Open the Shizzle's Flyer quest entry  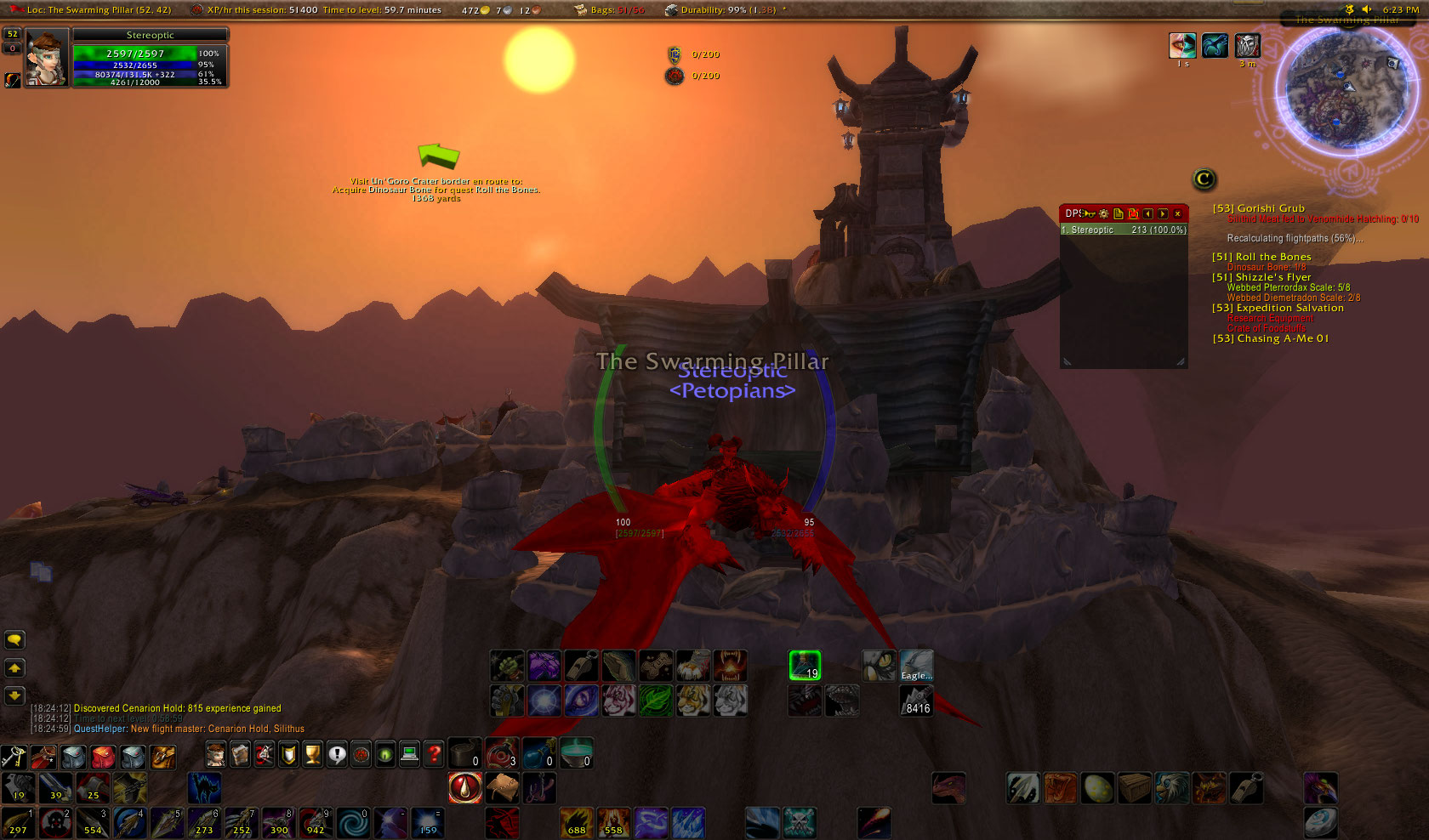1261,277
